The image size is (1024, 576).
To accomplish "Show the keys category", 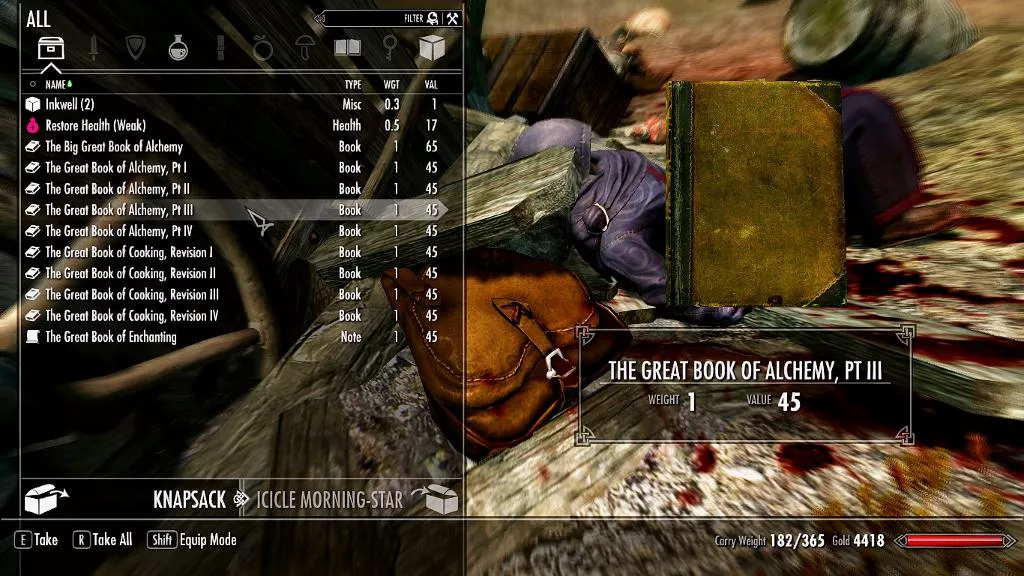I will click(389, 47).
